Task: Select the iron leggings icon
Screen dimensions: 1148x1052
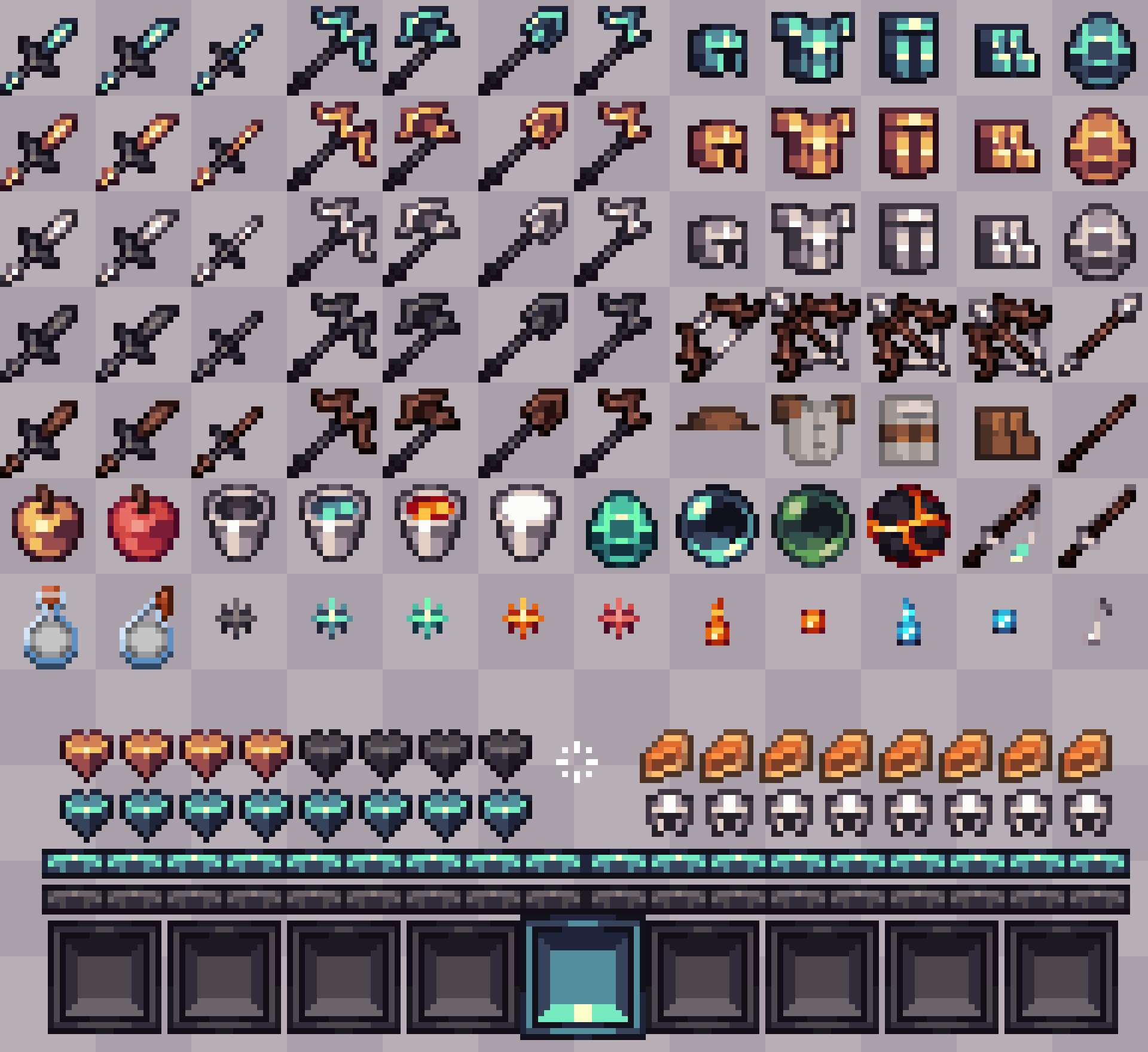Action: pyautogui.click(x=909, y=239)
